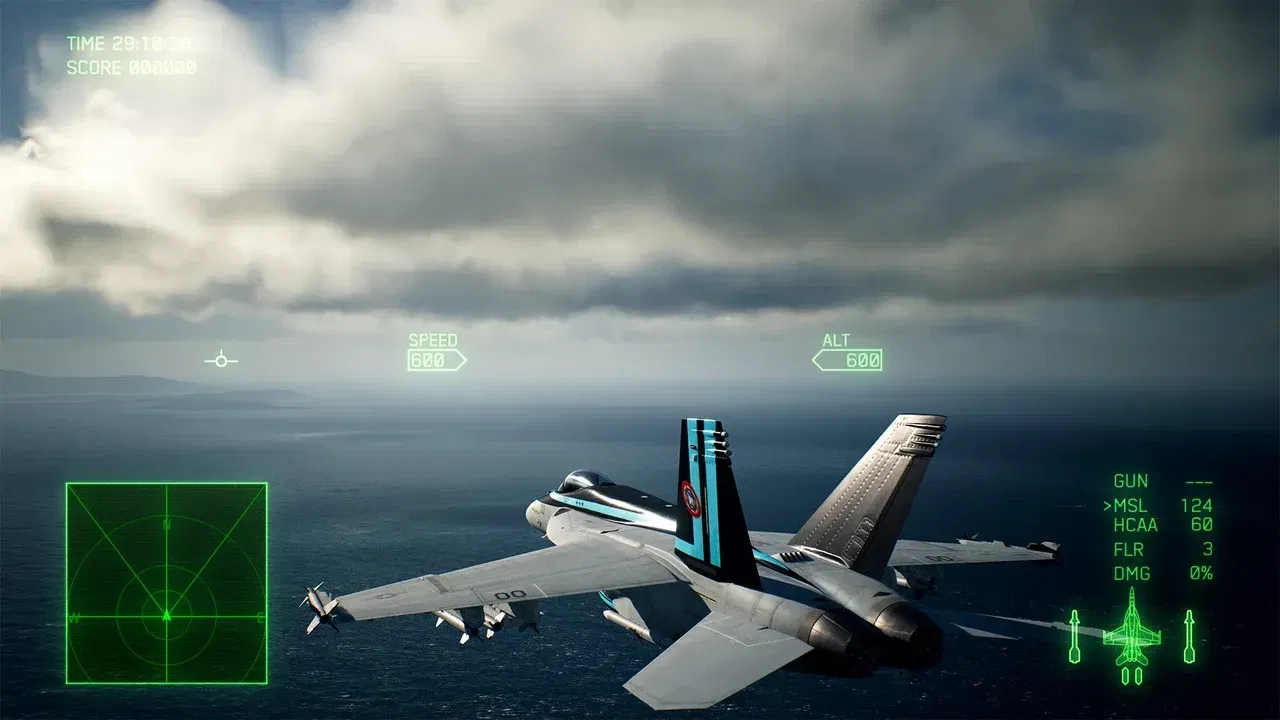Toggle the ALT altitude indicator display
The height and width of the screenshot is (720, 1280).
(840, 340)
